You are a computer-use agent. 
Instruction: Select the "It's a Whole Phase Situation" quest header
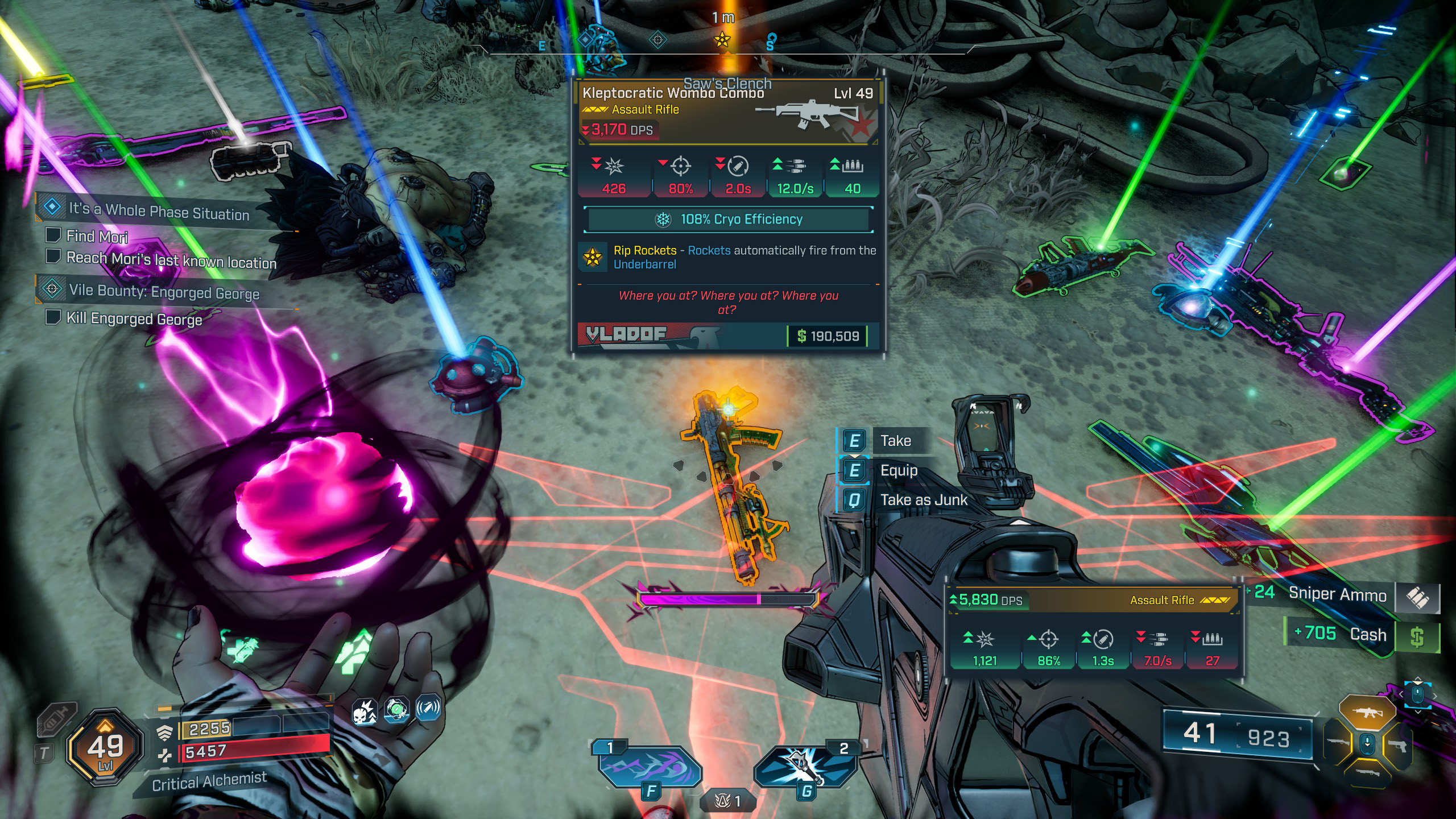coord(159,211)
